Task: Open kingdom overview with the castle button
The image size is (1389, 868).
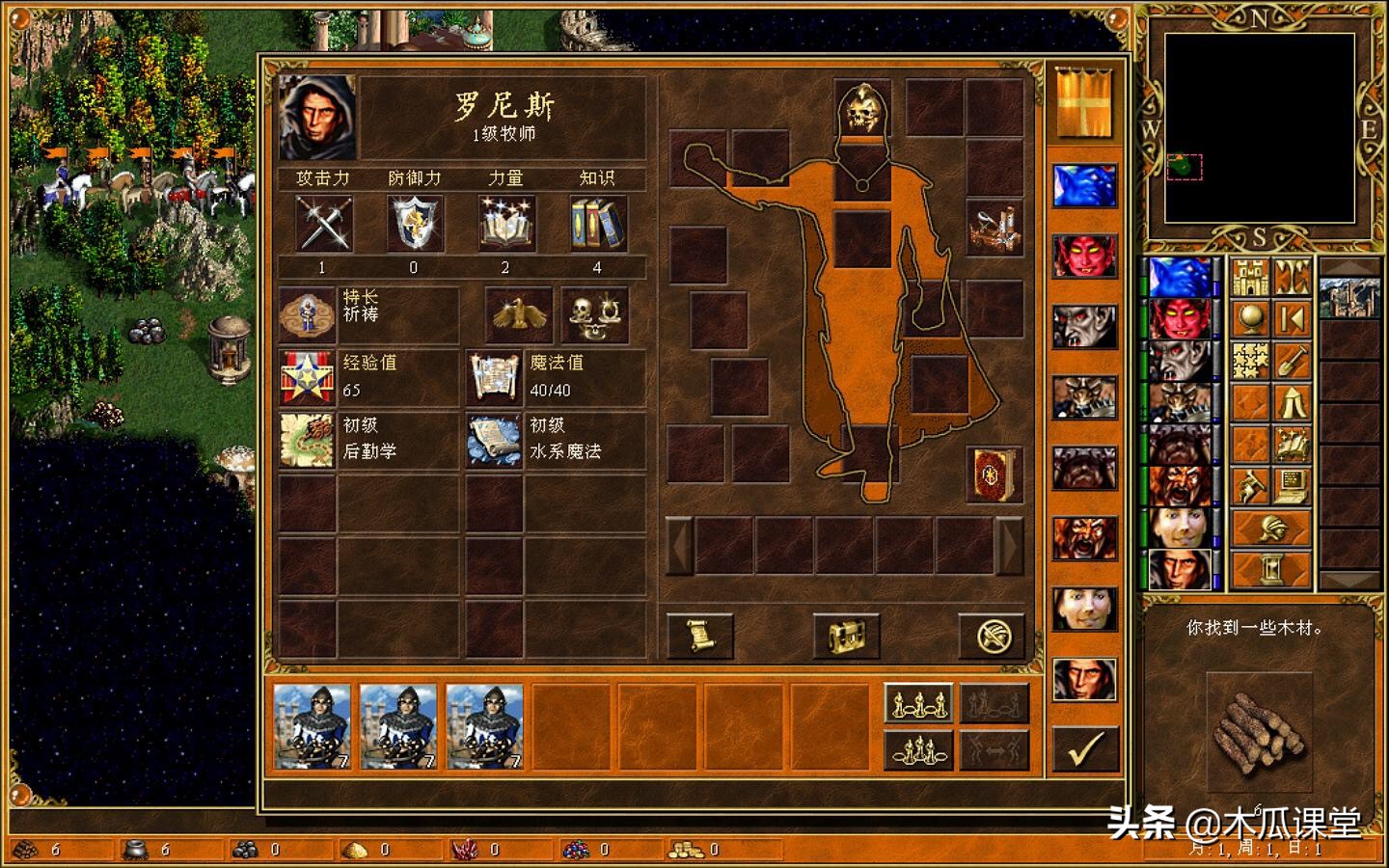Action: pyautogui.click(x=1251, y=279)
